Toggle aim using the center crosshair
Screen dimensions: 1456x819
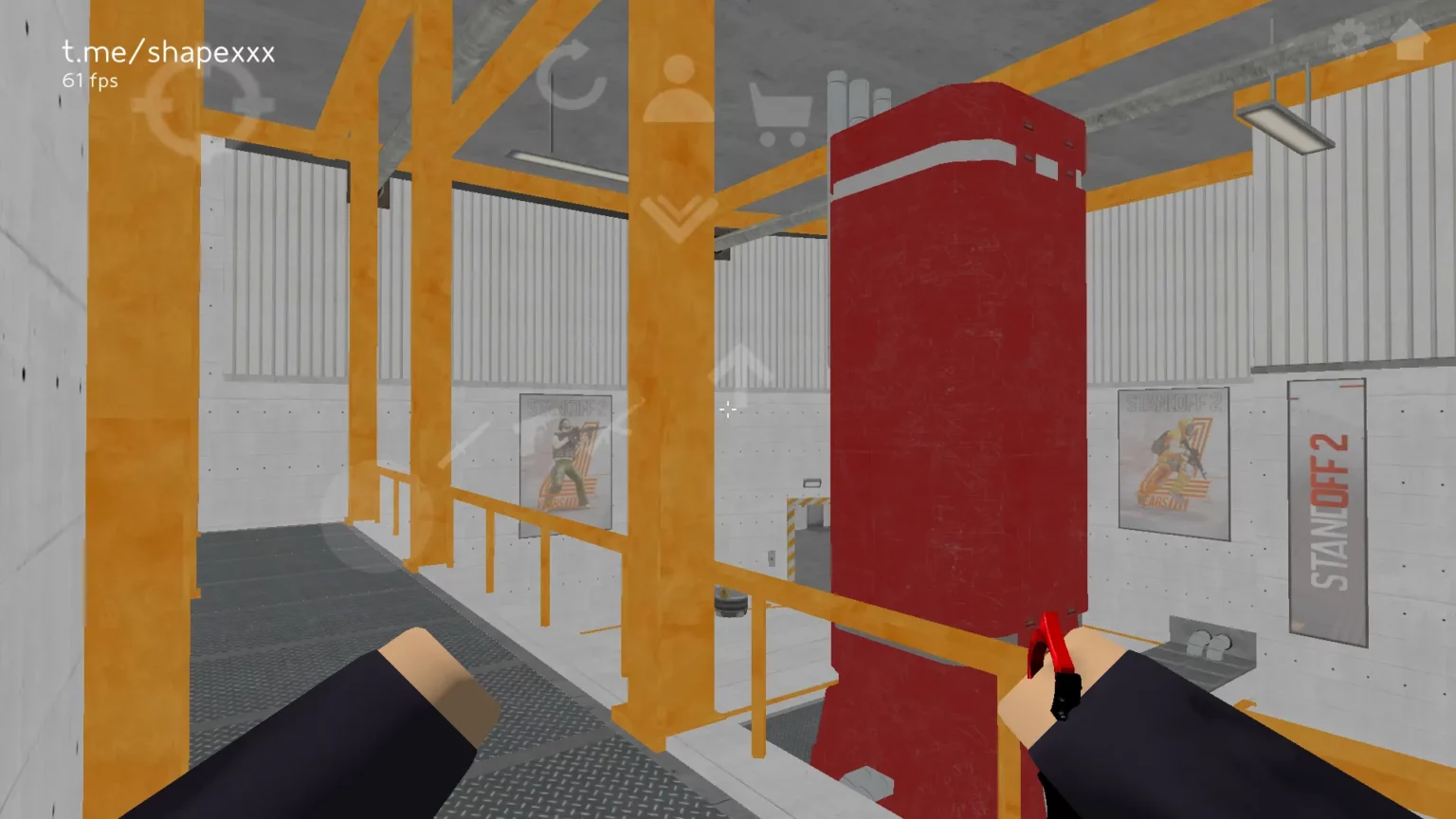728,409
